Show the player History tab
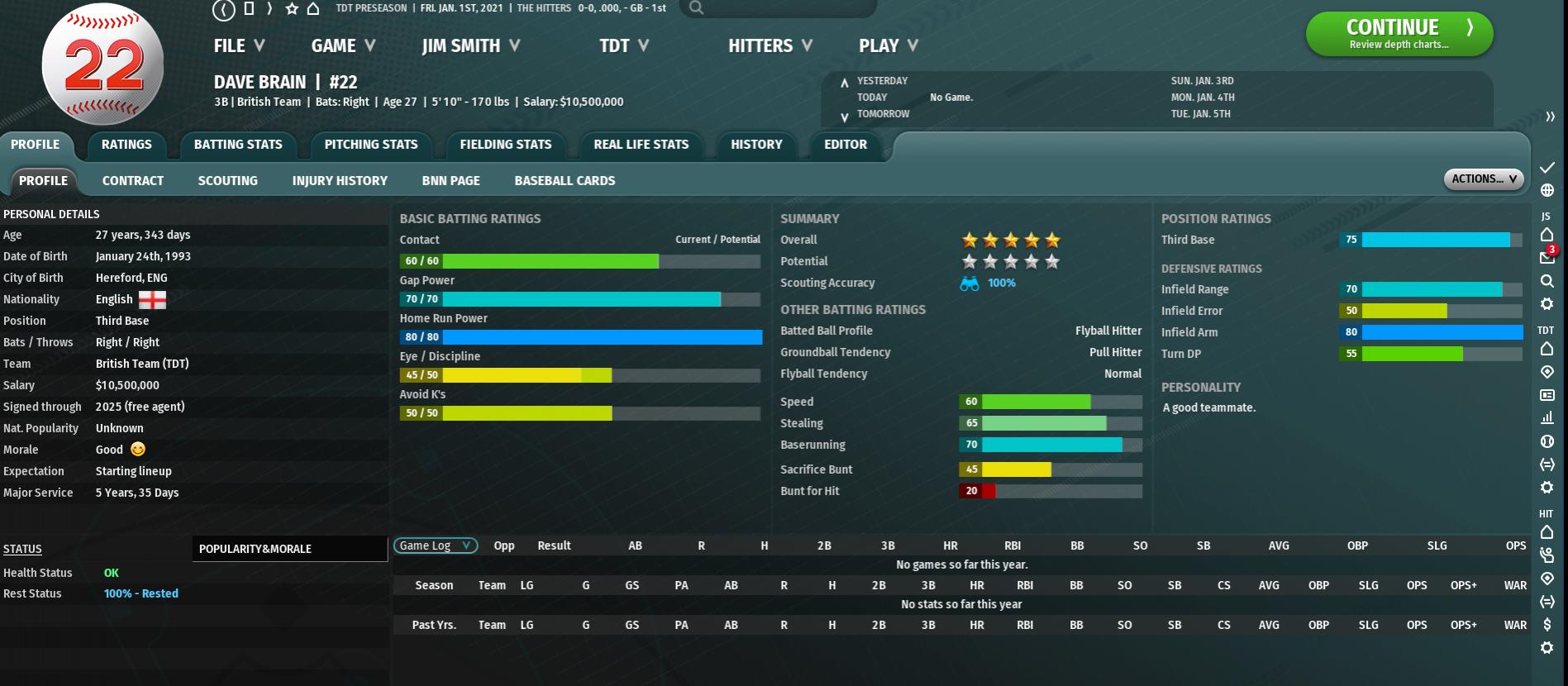1568x686 pixels. [x=756, y=145]
